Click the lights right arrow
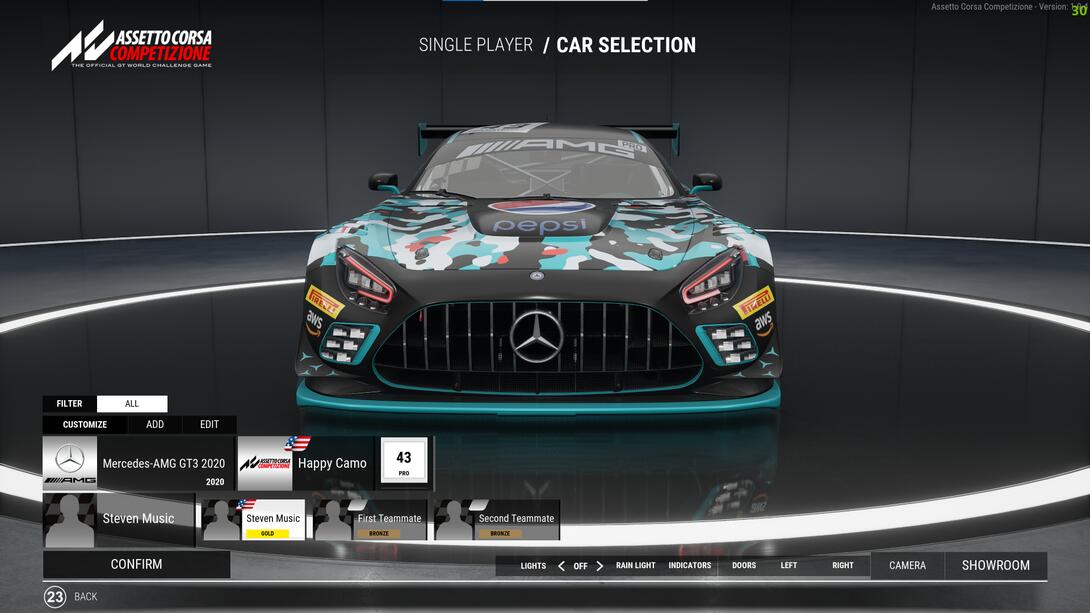1090x613 pixels. pyautogui.click(x=599, y=566)
